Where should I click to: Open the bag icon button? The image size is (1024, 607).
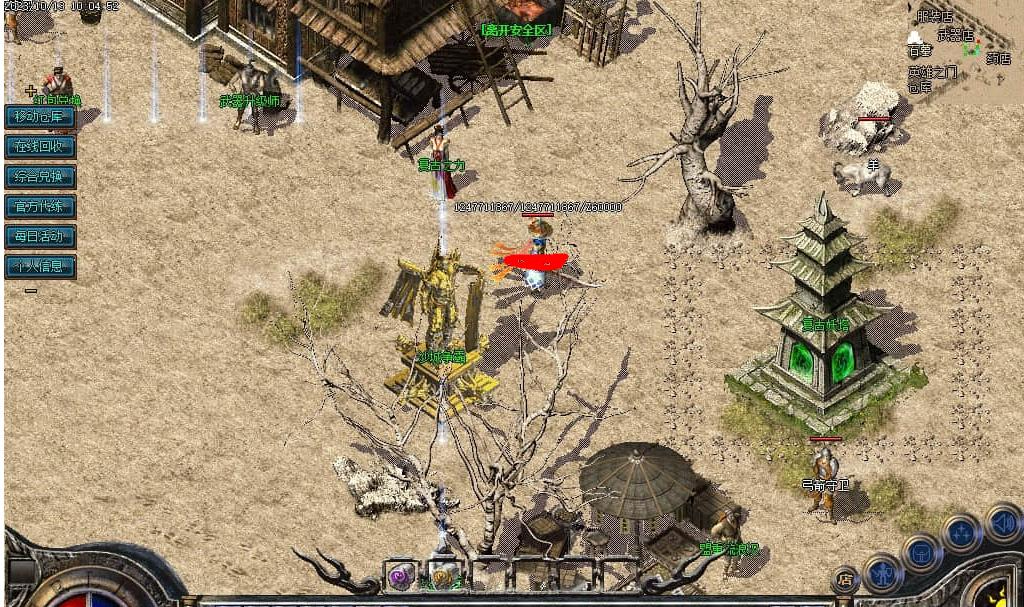pyautogui.click(x=921, y=551)
